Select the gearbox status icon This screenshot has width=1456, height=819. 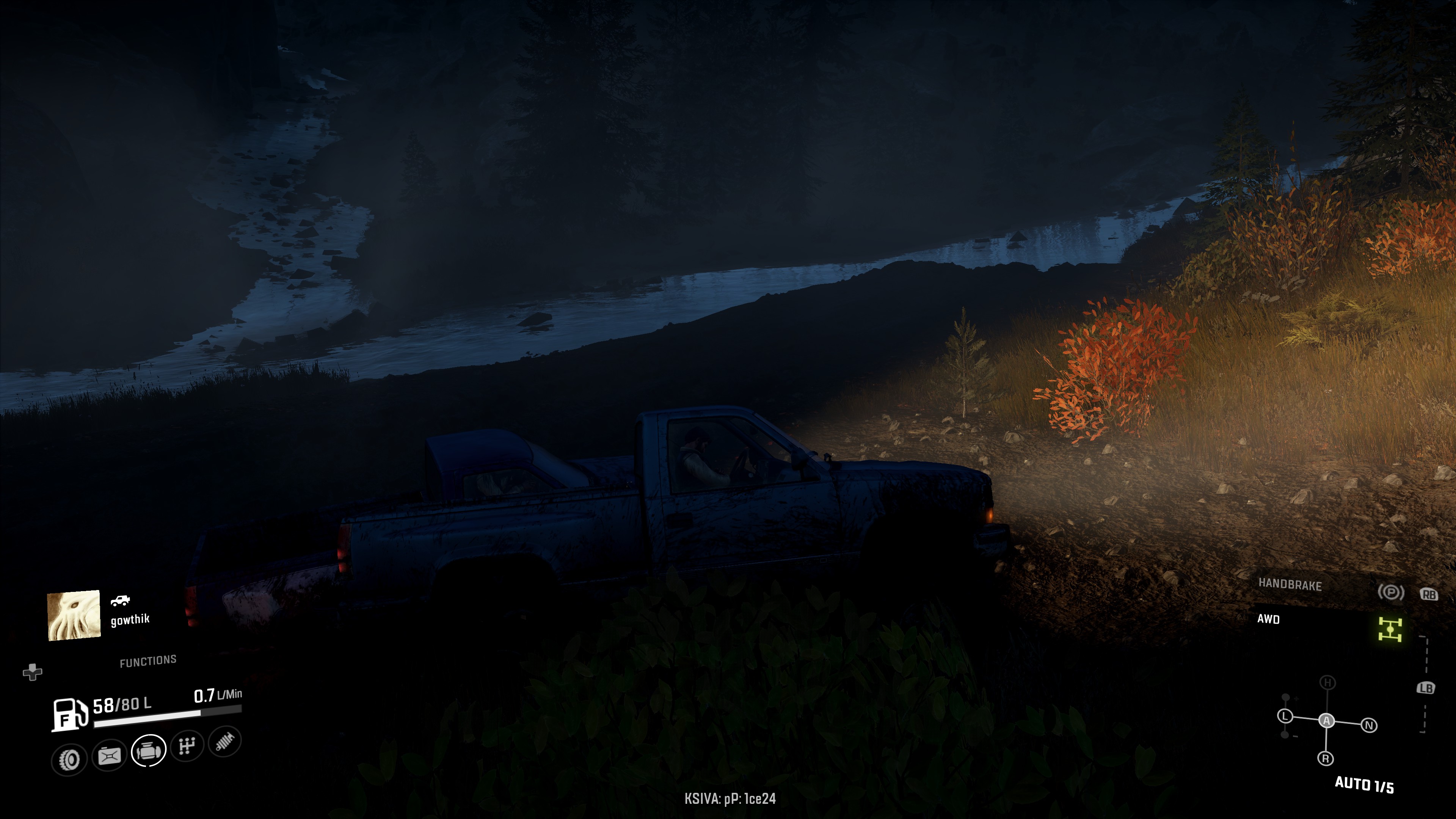187,746
